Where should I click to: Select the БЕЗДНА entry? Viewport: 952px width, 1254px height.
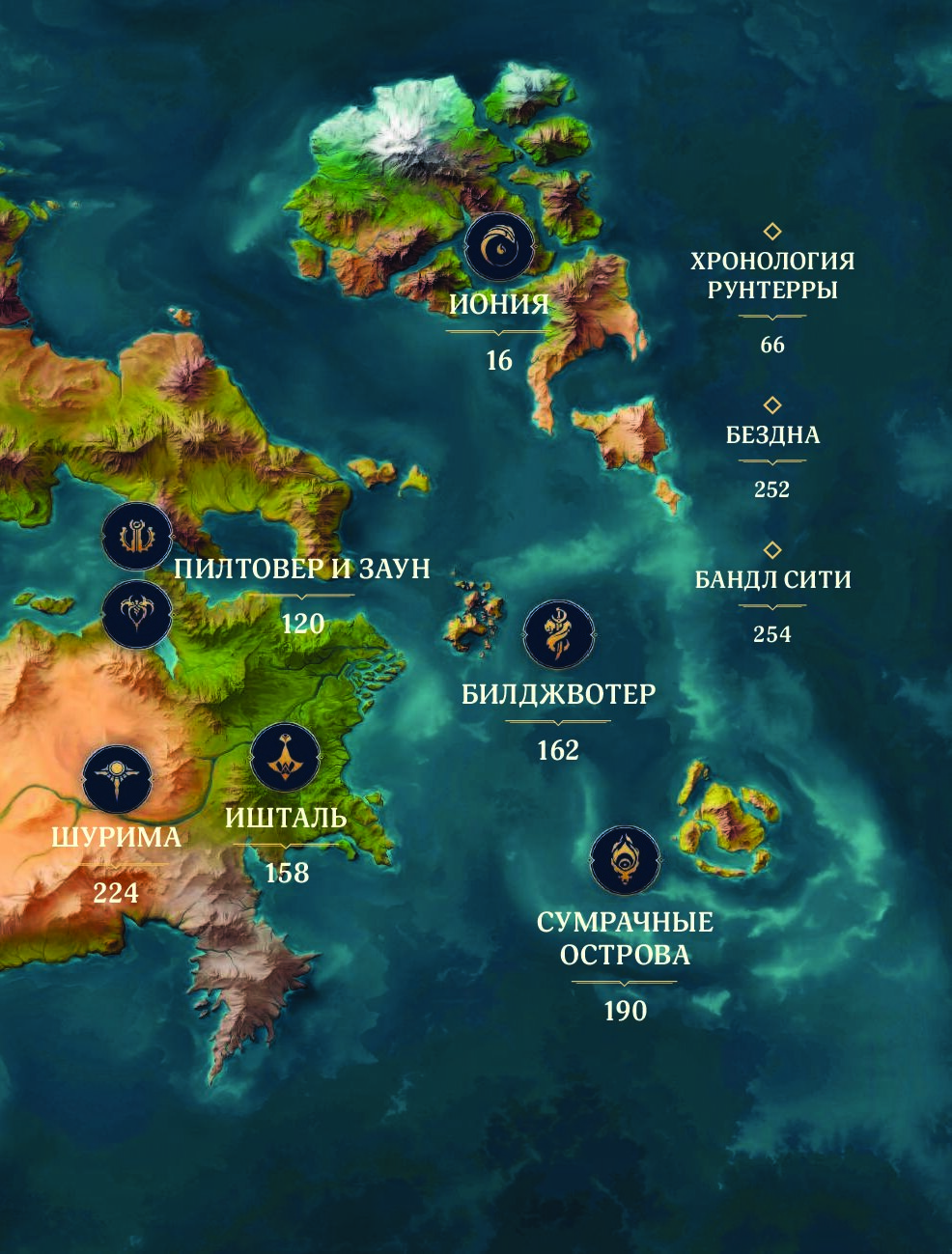772,435
